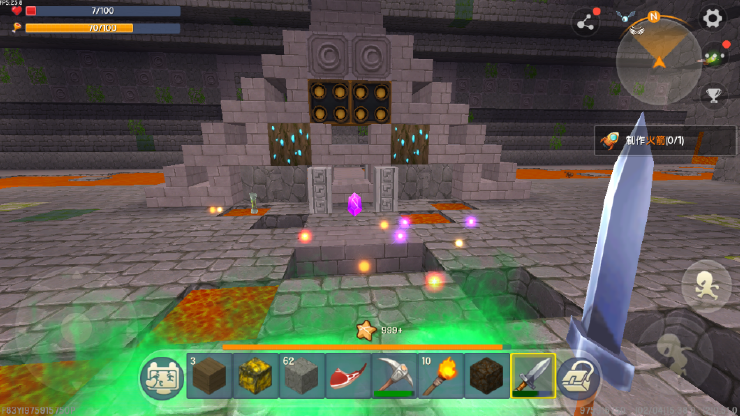
Task: Open the creature icon left of hotbar
Action: tap(162, 377)
